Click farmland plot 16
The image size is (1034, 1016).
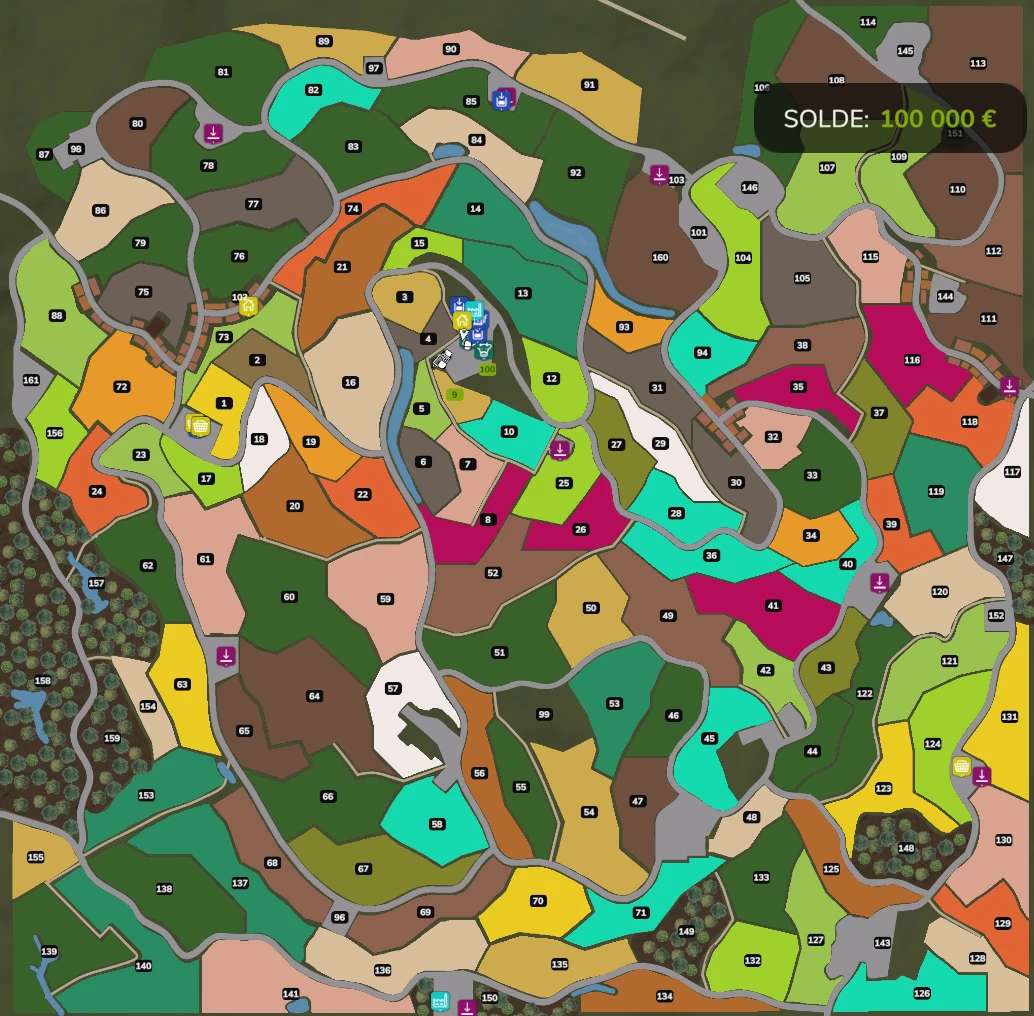click(350, 382)
